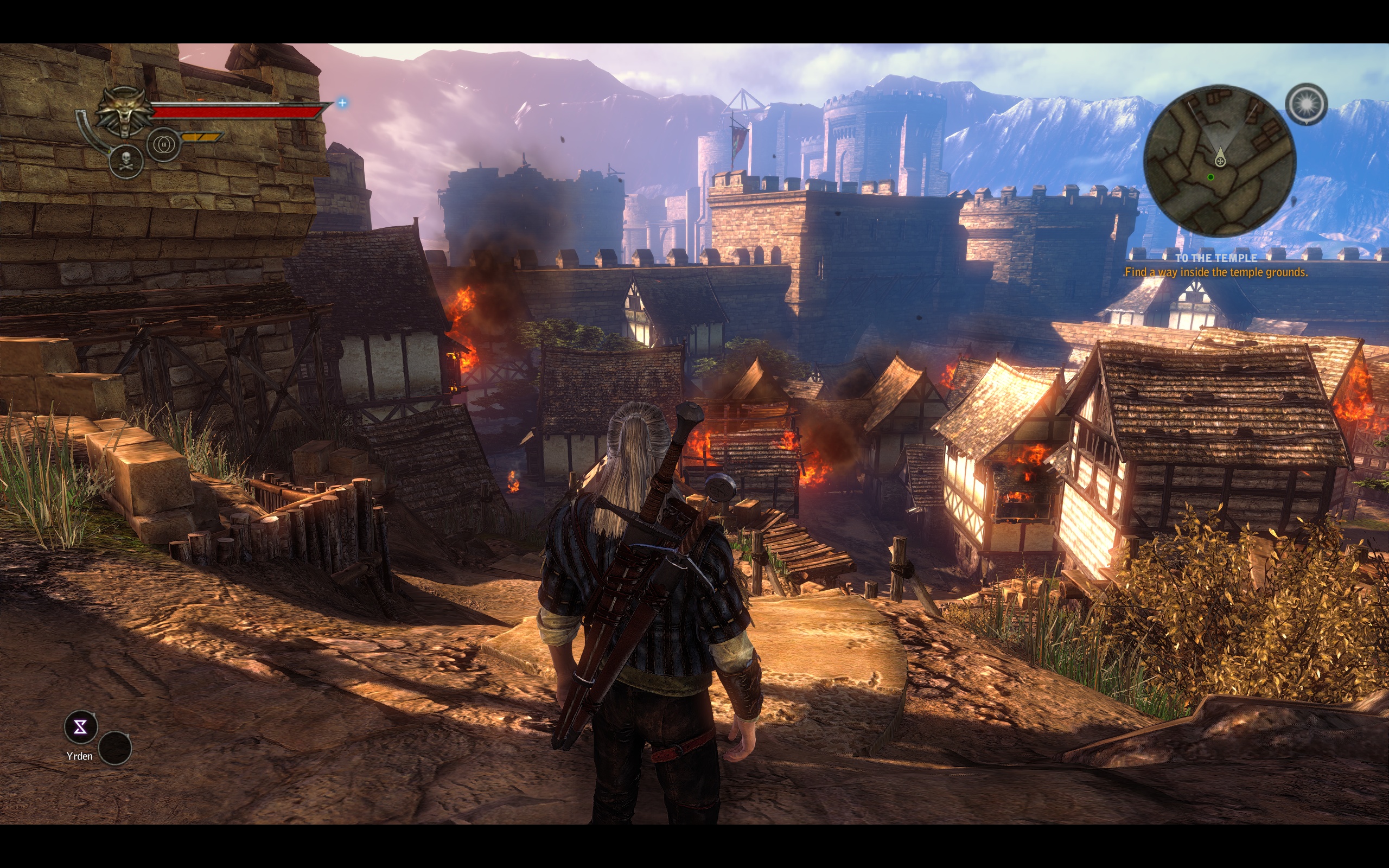Click the wolf medallion icon

[123, 112]
